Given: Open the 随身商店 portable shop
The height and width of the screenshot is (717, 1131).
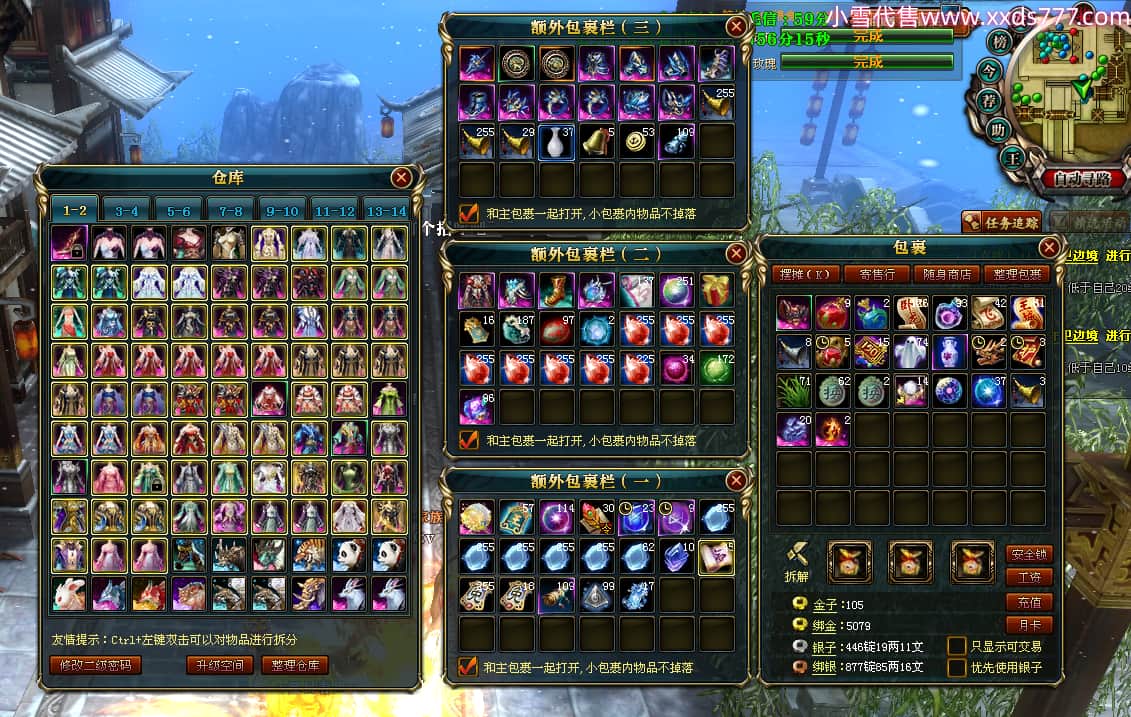Looking at the screenshot, I should click(x=943, y=274).
